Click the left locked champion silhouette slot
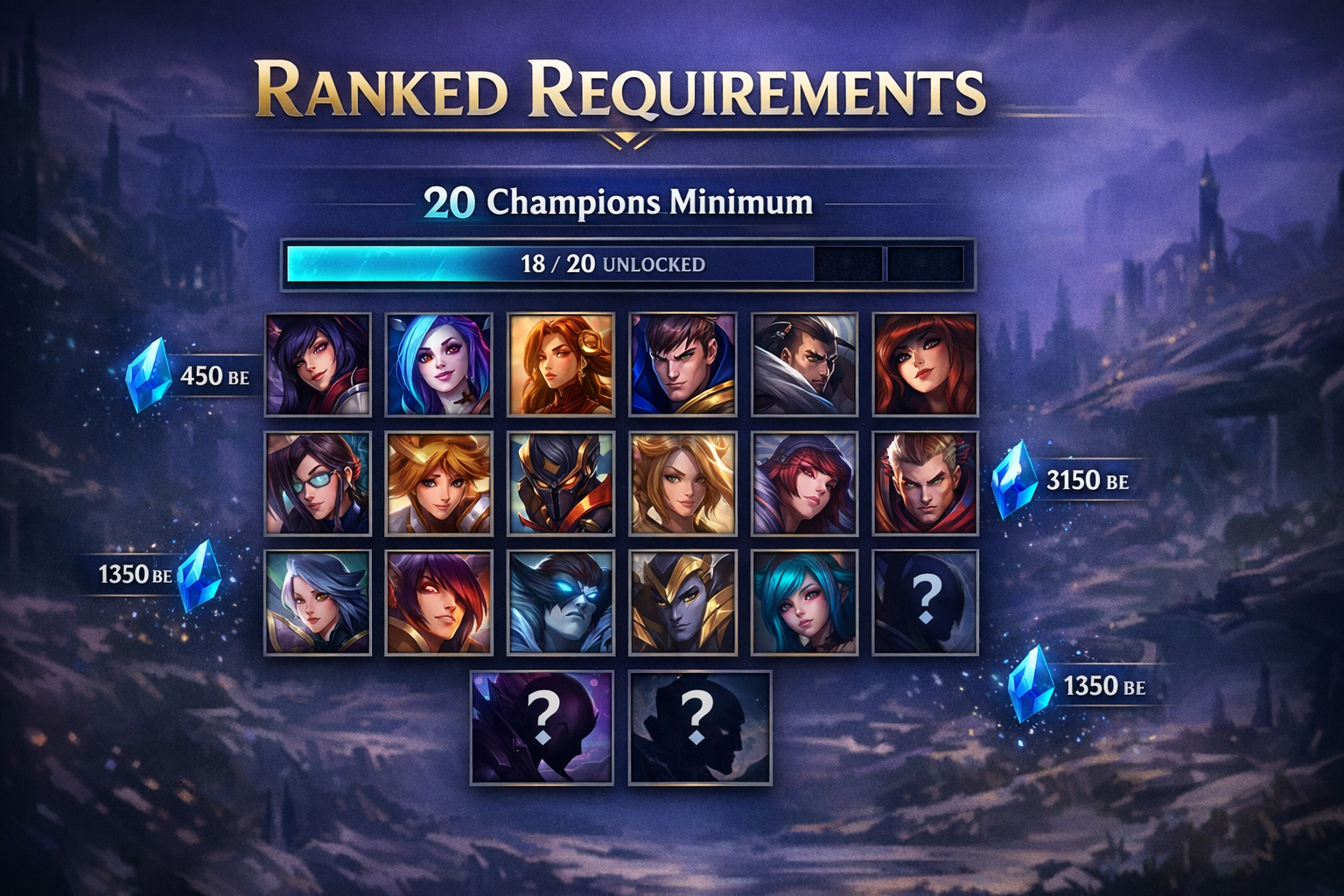The image size is (1344, 896). pyautogui.click(x=542, y=726)
